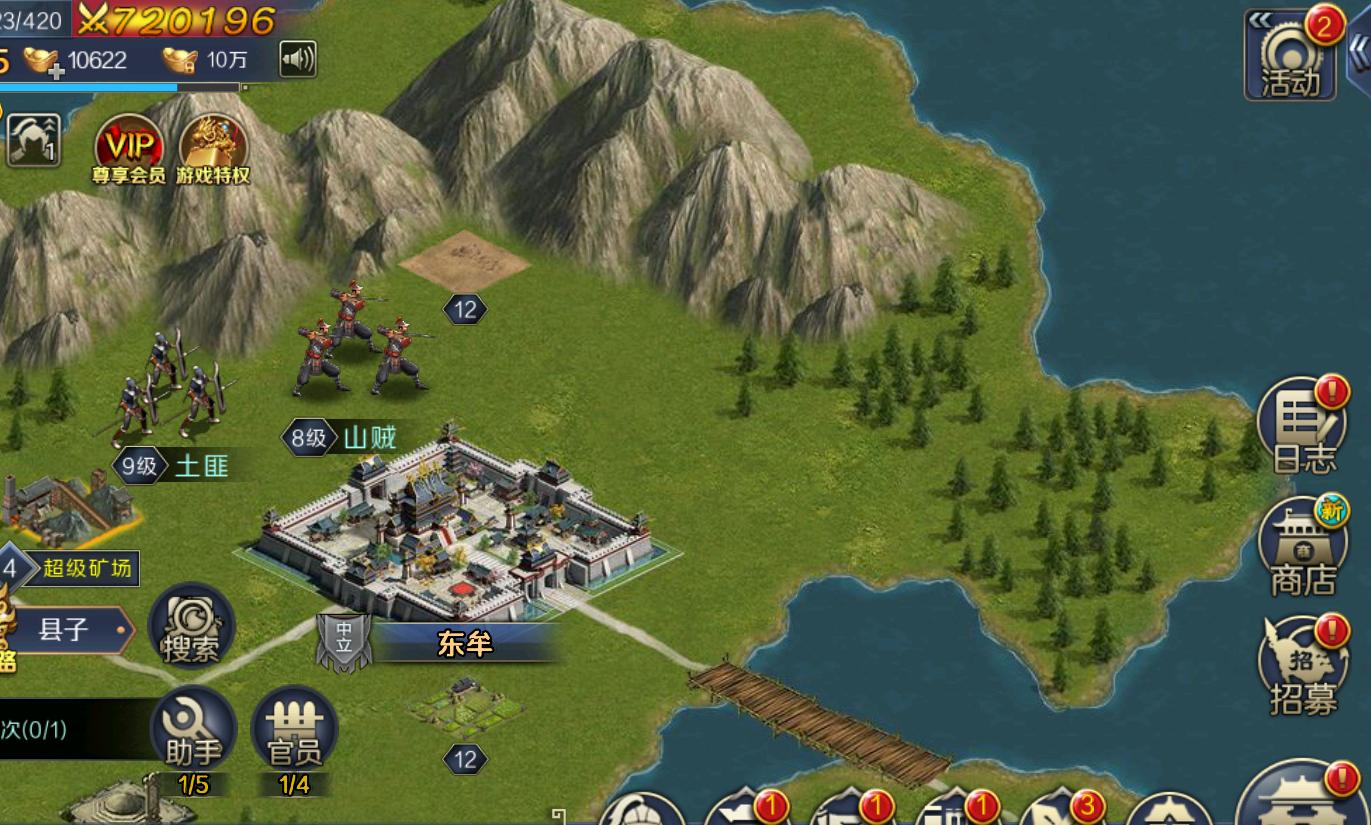The width and height of the screenshot is (1371, 825).
Task: Activate the 搜索 search button
Action: 191,628
